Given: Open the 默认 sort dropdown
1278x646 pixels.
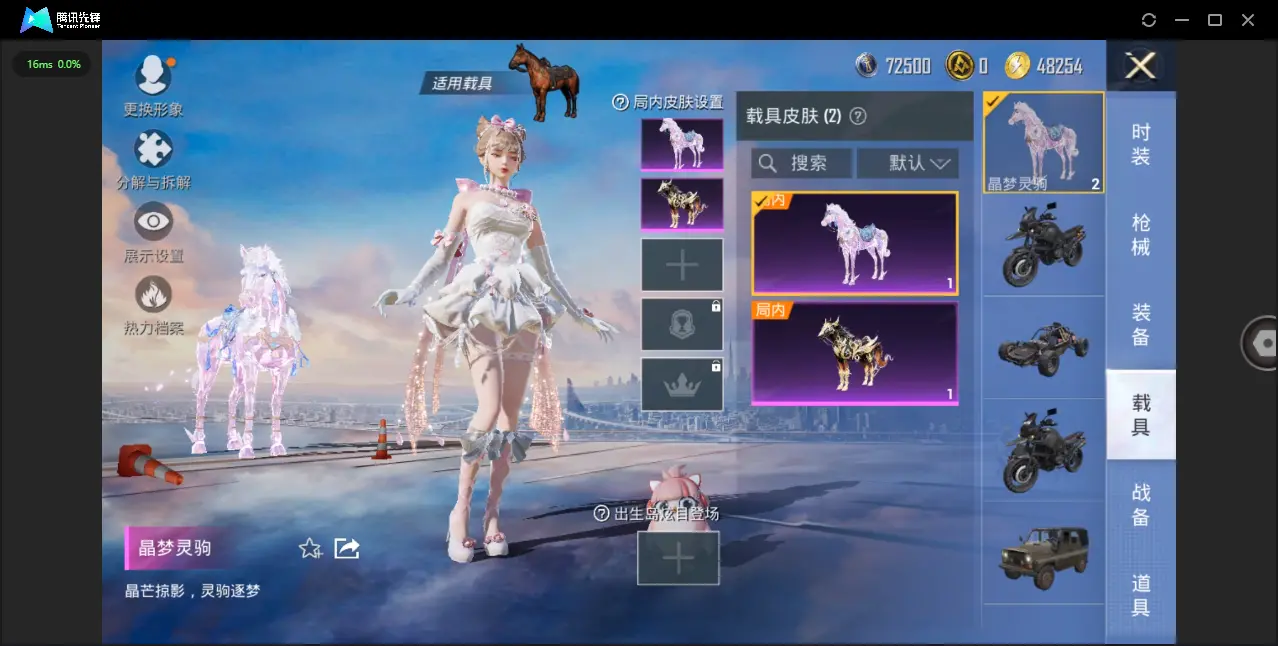Looking at the screenshot, I should [907, 163].
